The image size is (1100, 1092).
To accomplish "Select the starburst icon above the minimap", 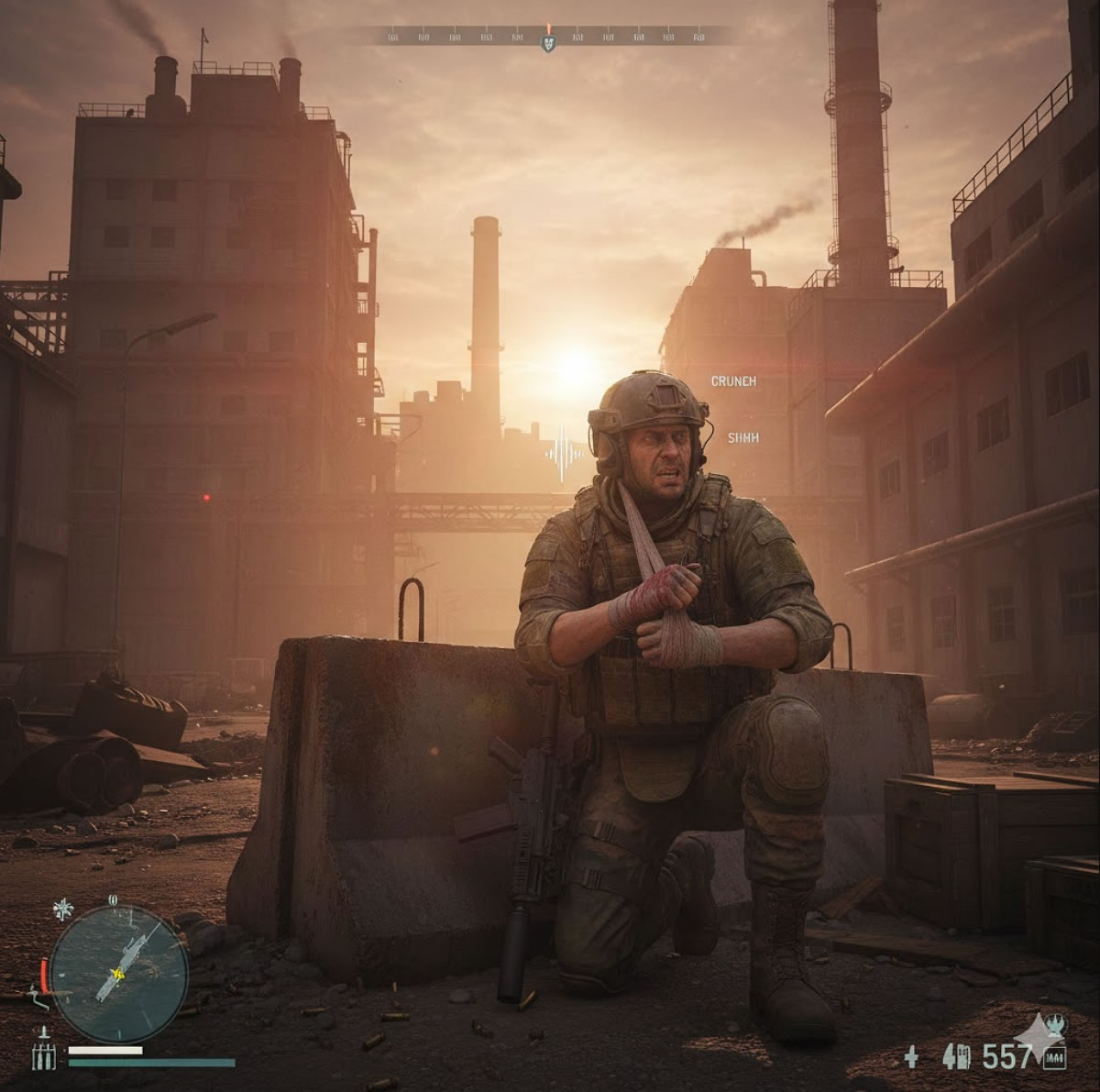I will [x=62, y=909].
